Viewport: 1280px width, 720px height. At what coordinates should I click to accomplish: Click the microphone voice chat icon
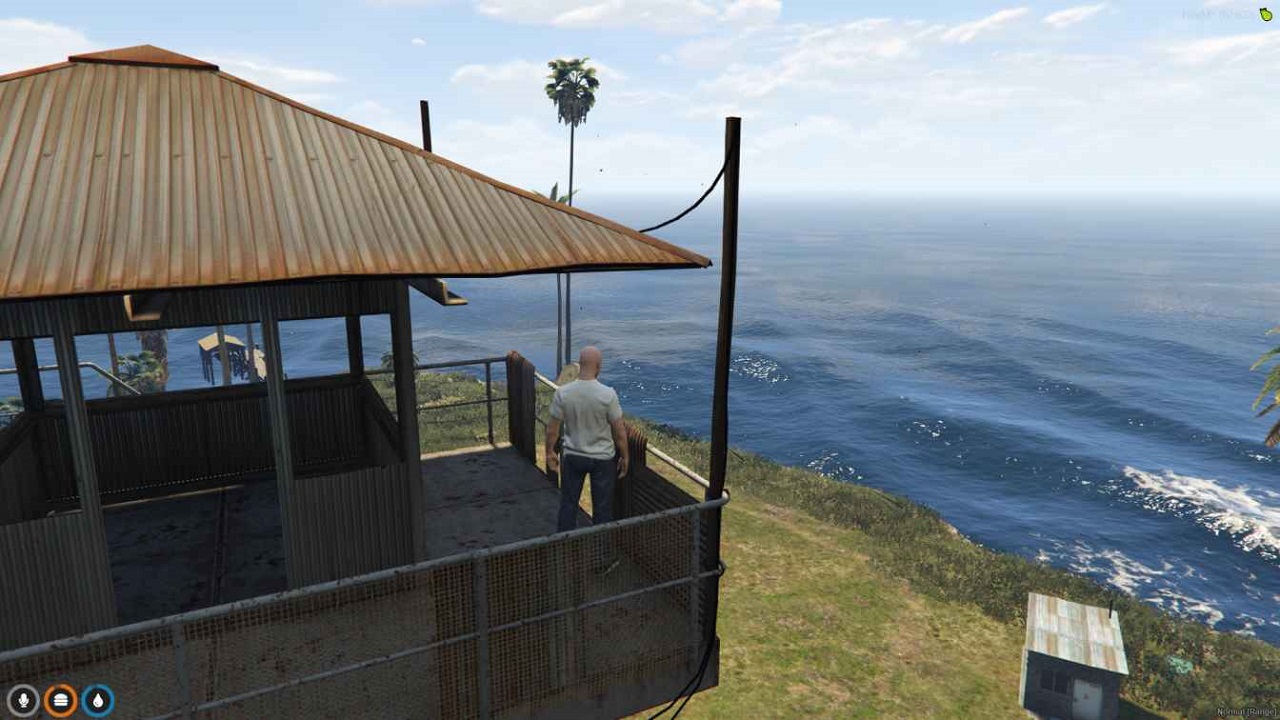(25, 701)
